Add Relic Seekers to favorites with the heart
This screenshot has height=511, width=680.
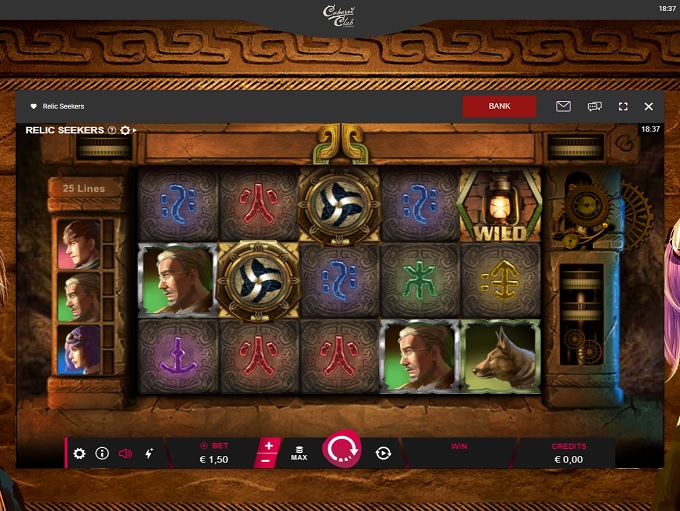coord(33,106)
